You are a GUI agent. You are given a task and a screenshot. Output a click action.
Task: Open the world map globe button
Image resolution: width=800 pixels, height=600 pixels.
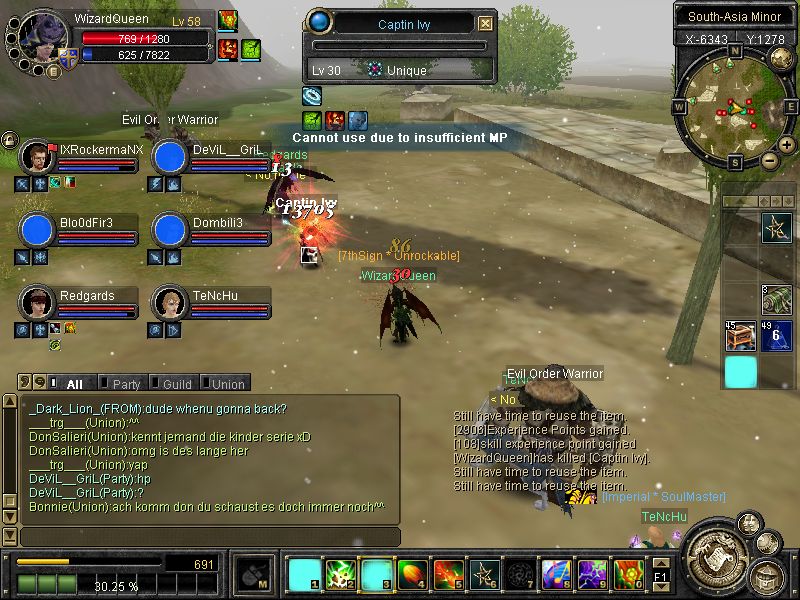click(x=781, y=58)
